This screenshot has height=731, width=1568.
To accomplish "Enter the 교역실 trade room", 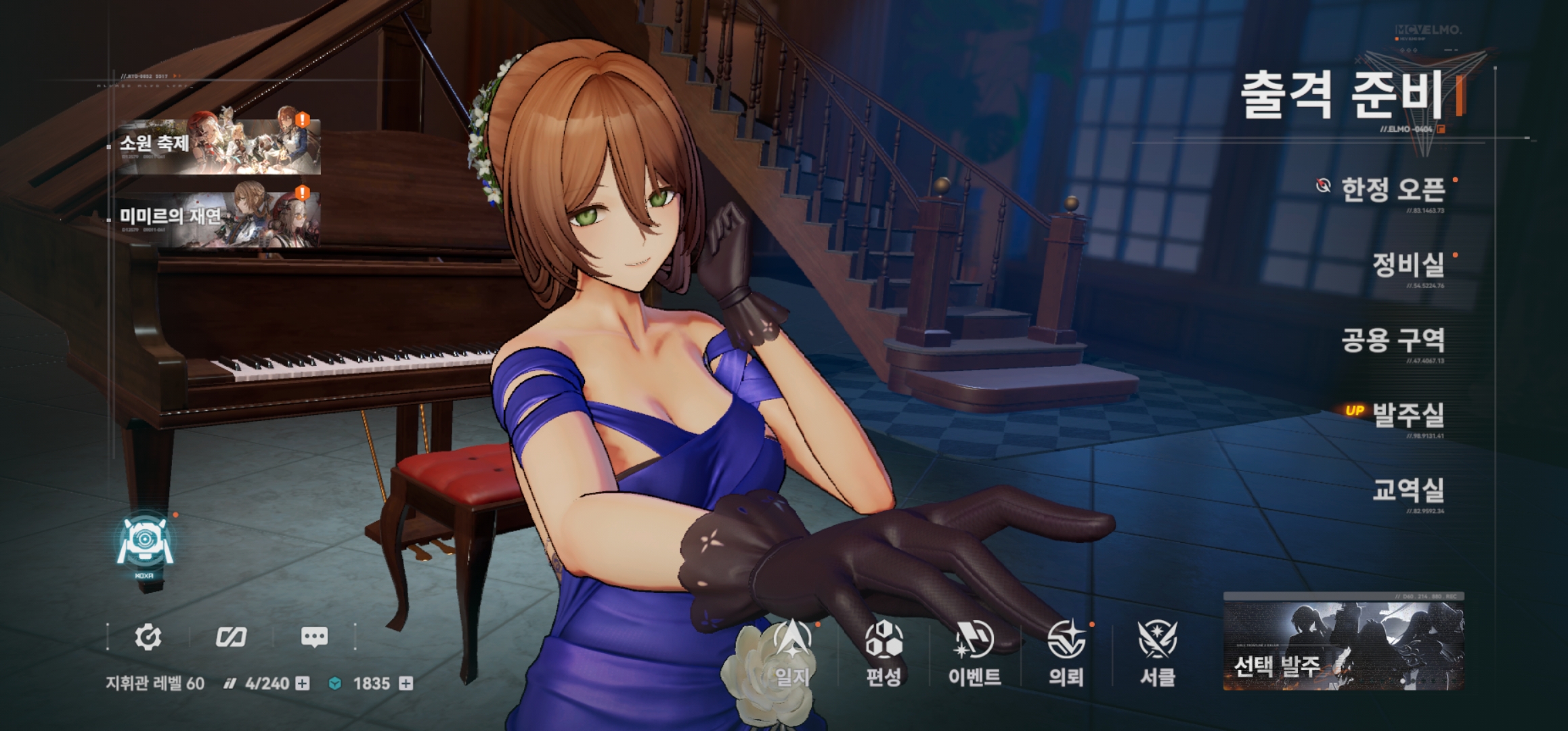I will pyautogui.click(x=1408, y=490).
